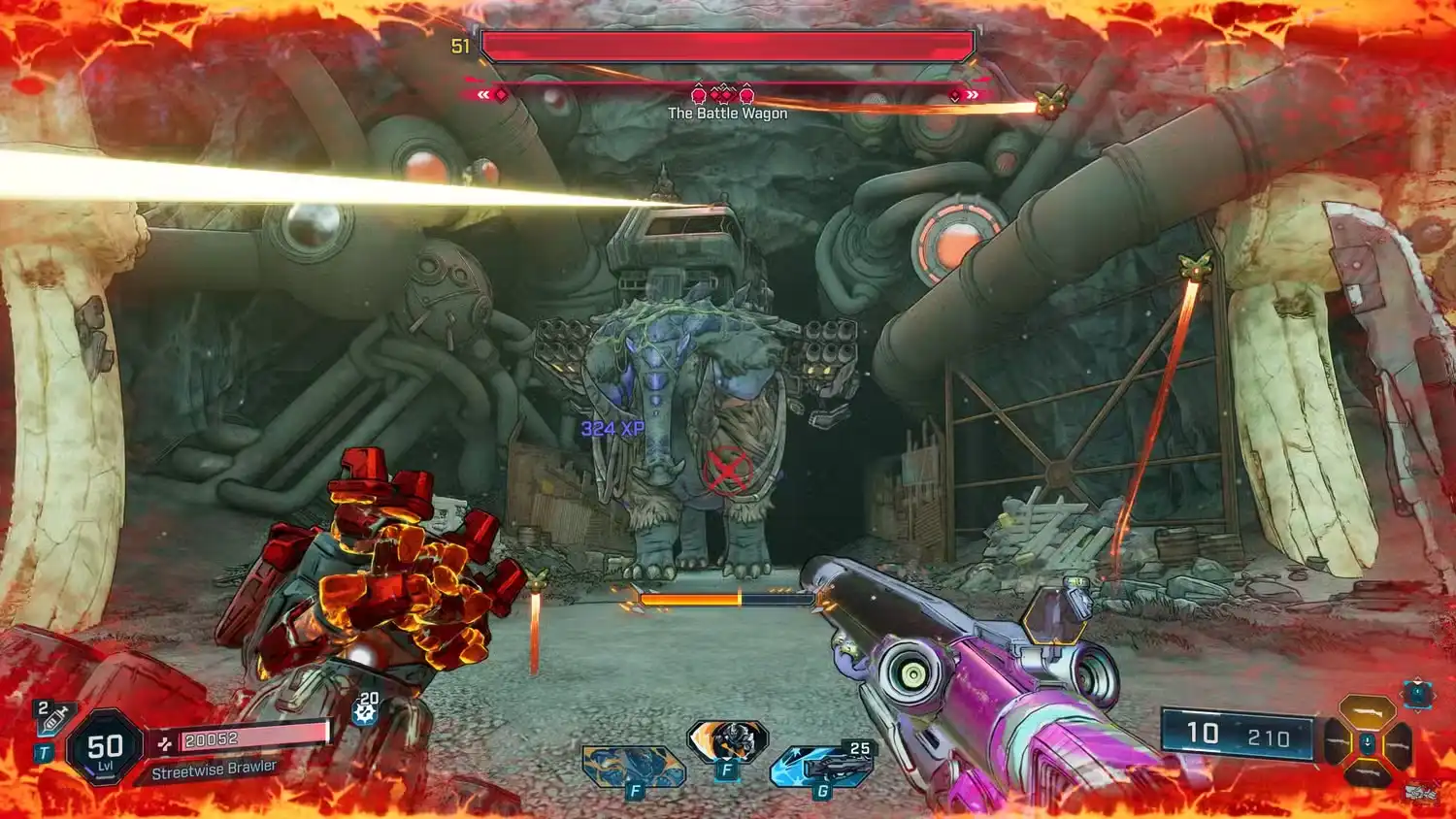
Task: Click the Streetwise Brawler class label
Action: (214, 770)
